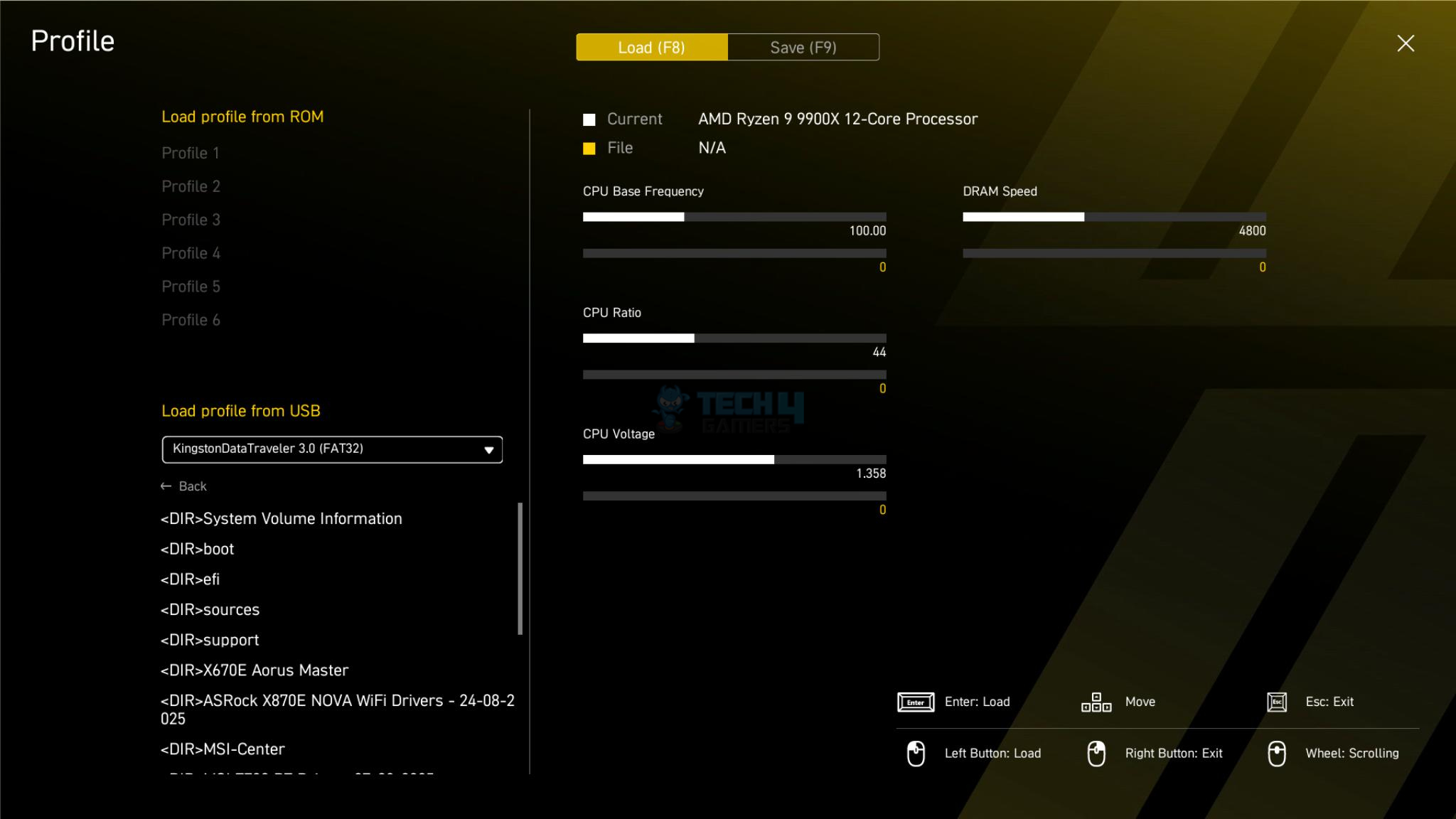Viewport: 1456px width, 819px height.
Task: Open the support directory
Action: tap(210, 641)
